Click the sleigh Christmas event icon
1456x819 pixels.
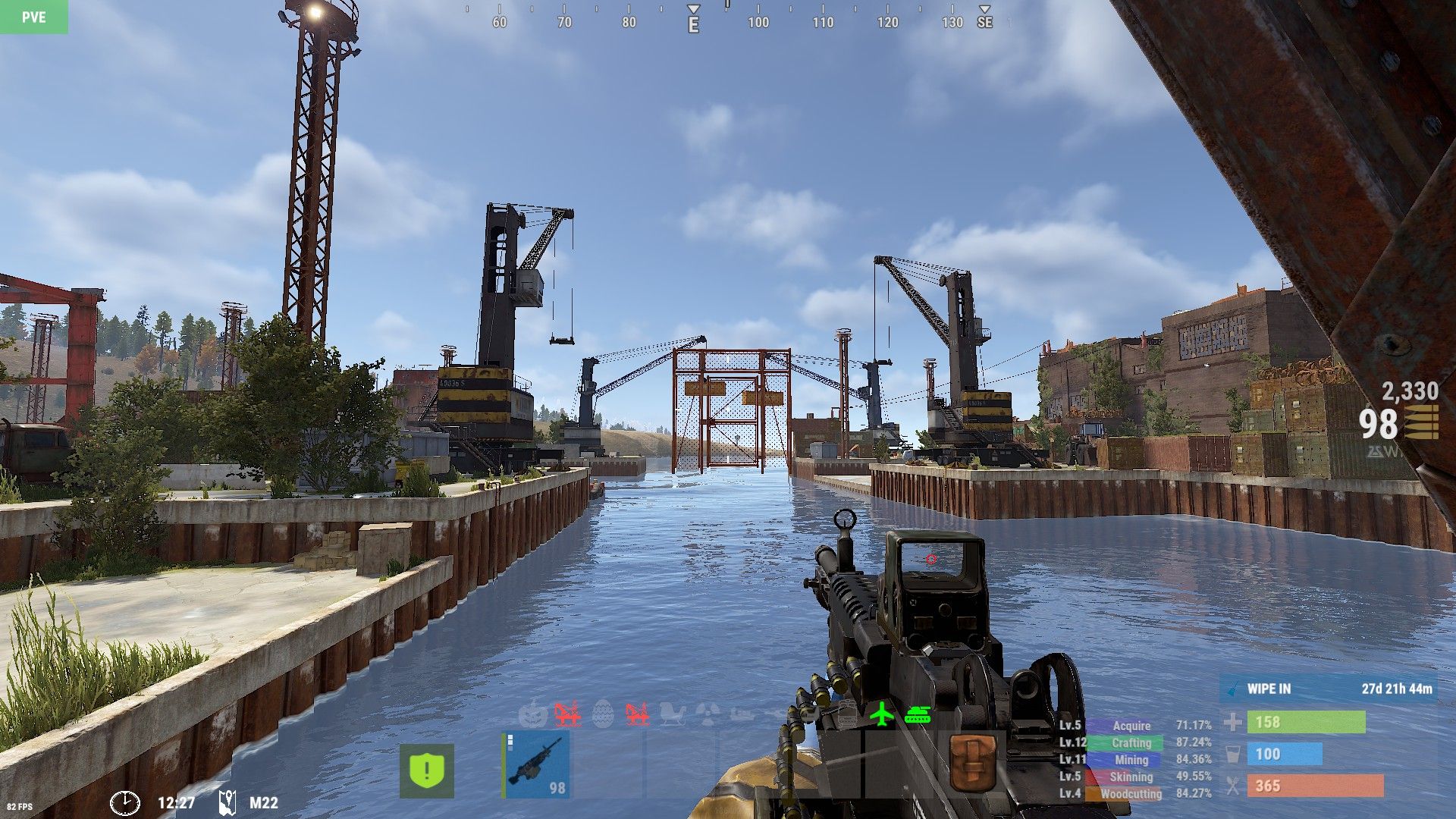click(x=671, y=714)
